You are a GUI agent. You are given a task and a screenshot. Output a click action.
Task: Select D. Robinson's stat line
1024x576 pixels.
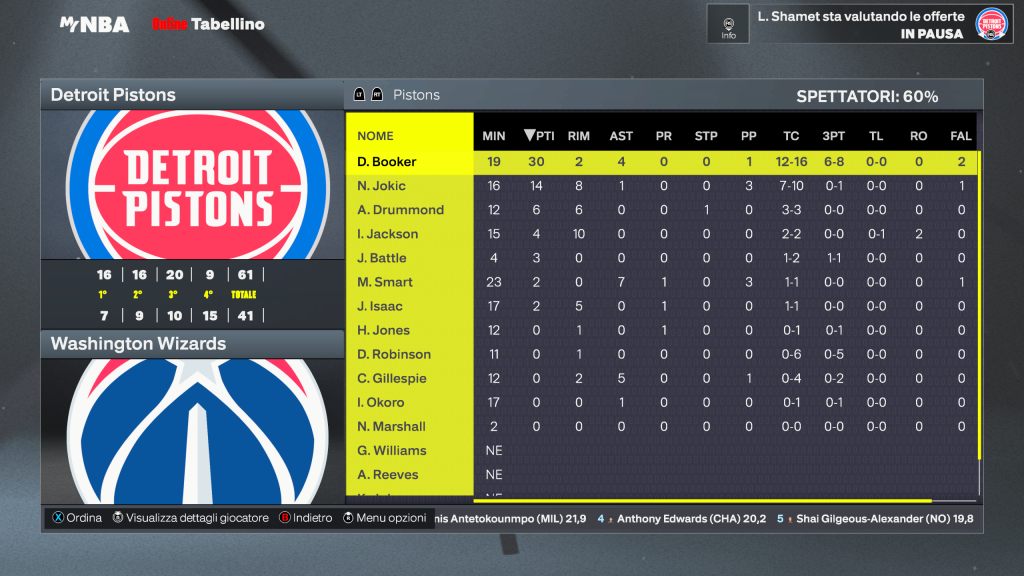coord(394,354)
